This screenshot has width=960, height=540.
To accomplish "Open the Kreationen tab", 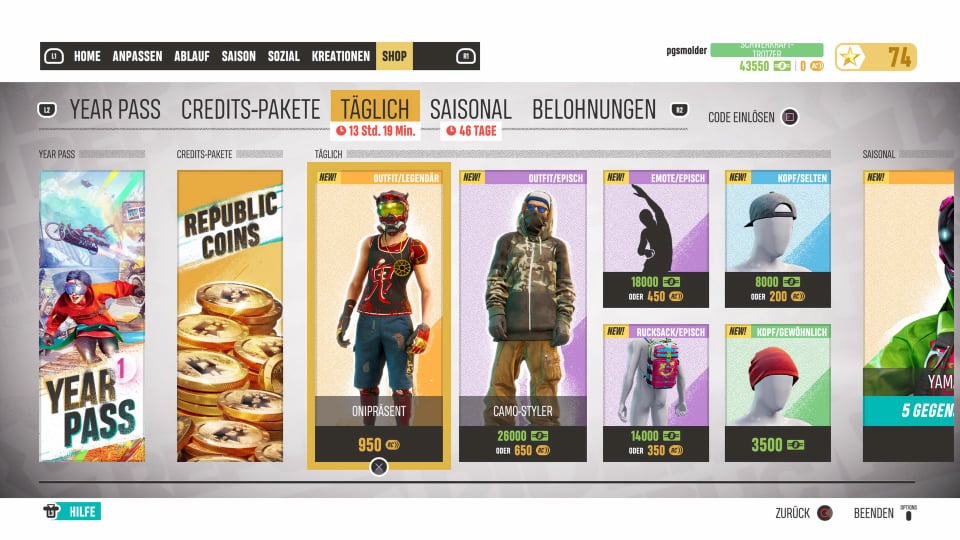I will coord(340,56).
